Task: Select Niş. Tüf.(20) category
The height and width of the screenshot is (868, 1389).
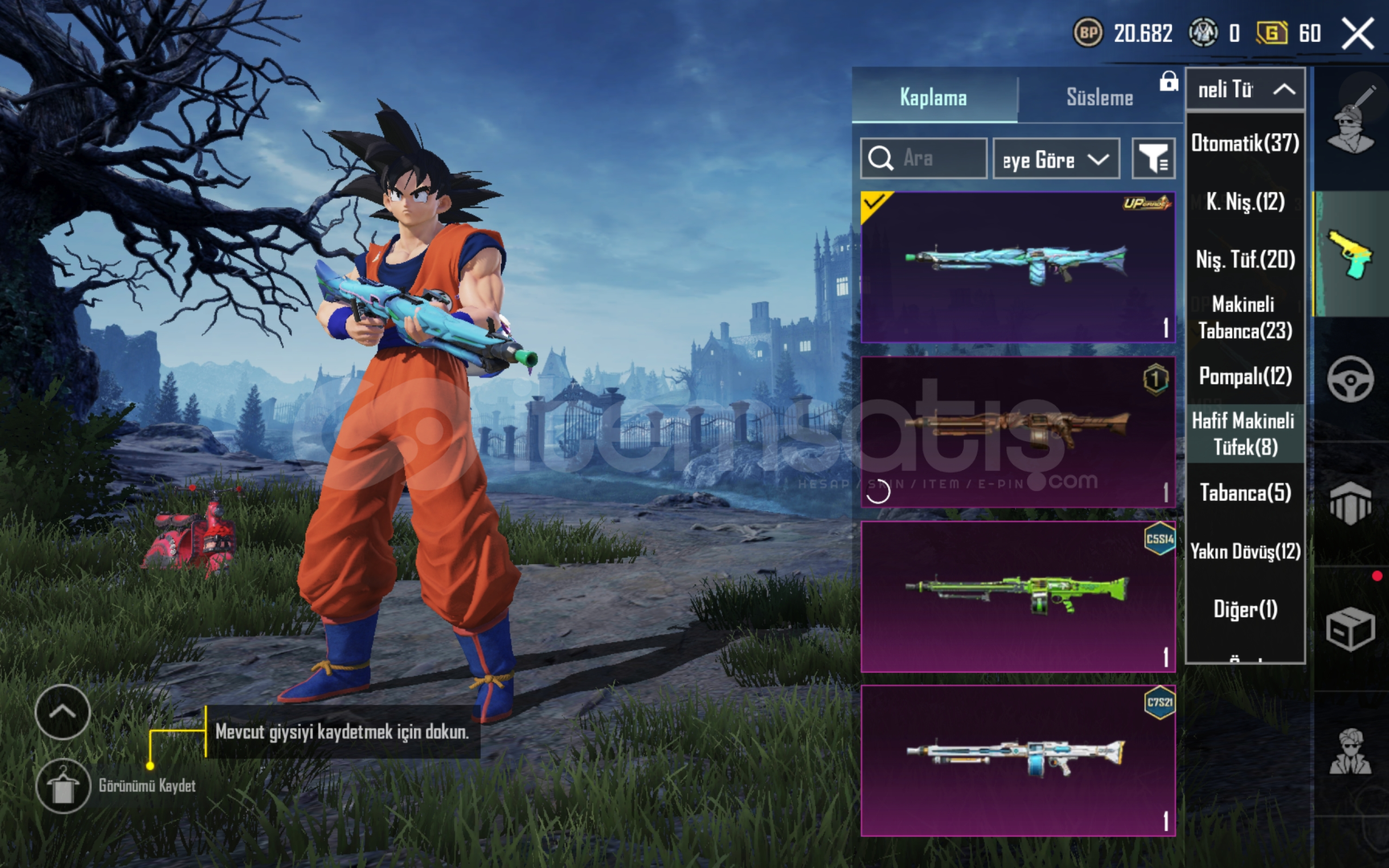Action: click(1245, 260)
